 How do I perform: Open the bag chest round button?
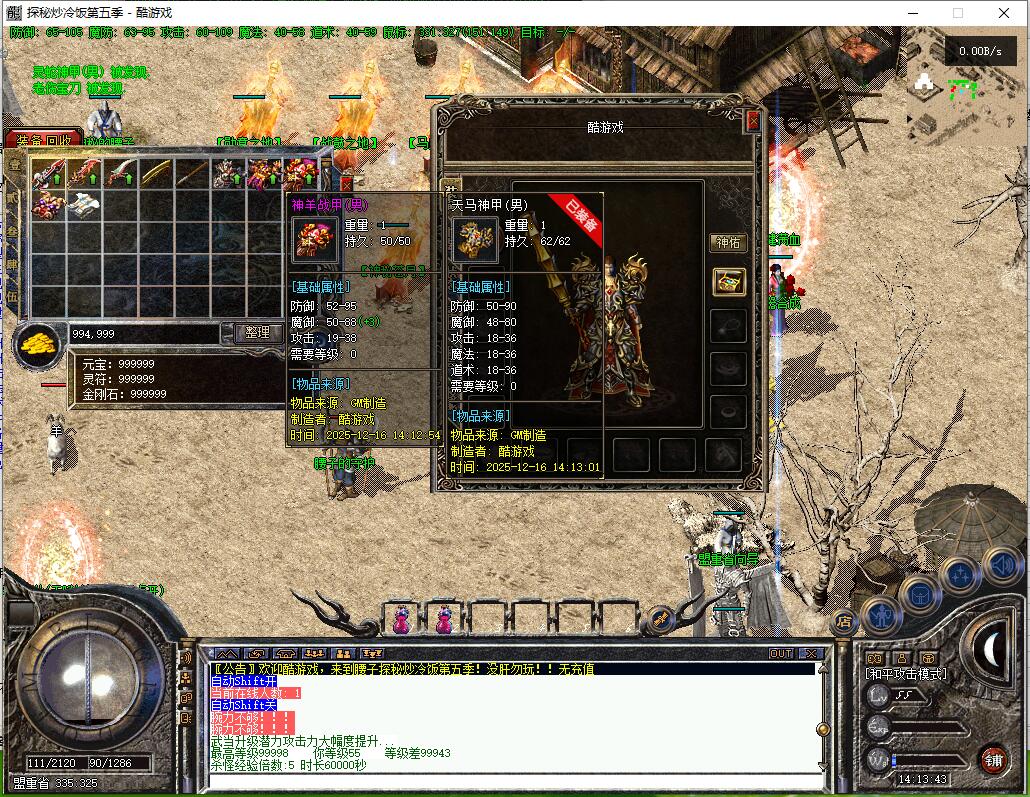[920, 596]
